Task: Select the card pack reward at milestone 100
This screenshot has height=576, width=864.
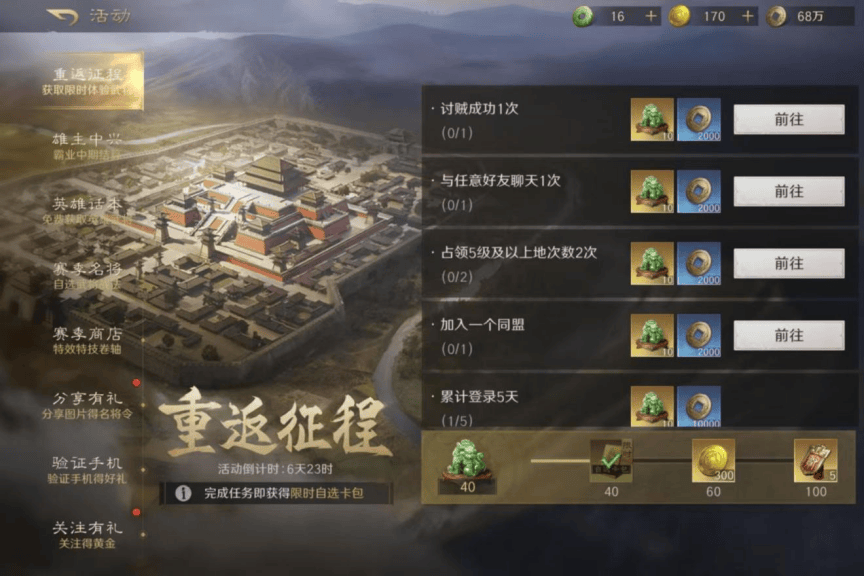Action: 815,460
